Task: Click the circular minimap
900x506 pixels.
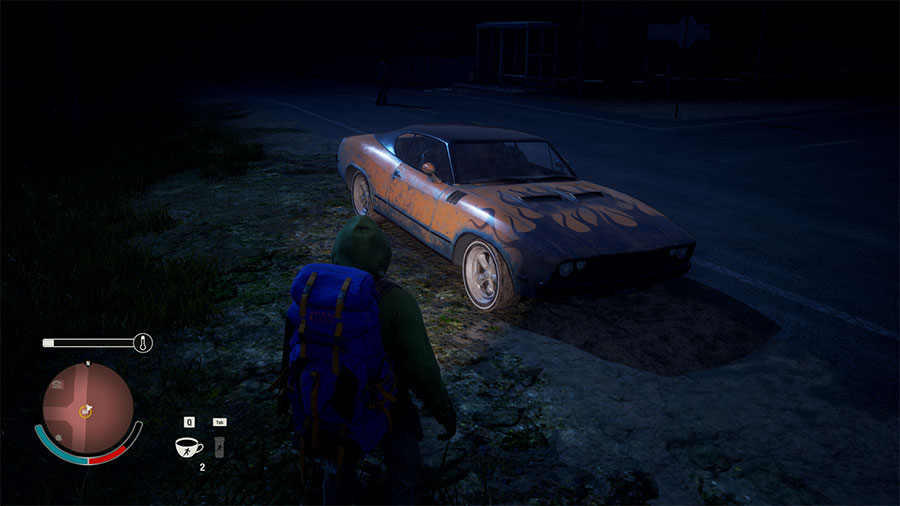Action: click(87, 408)
